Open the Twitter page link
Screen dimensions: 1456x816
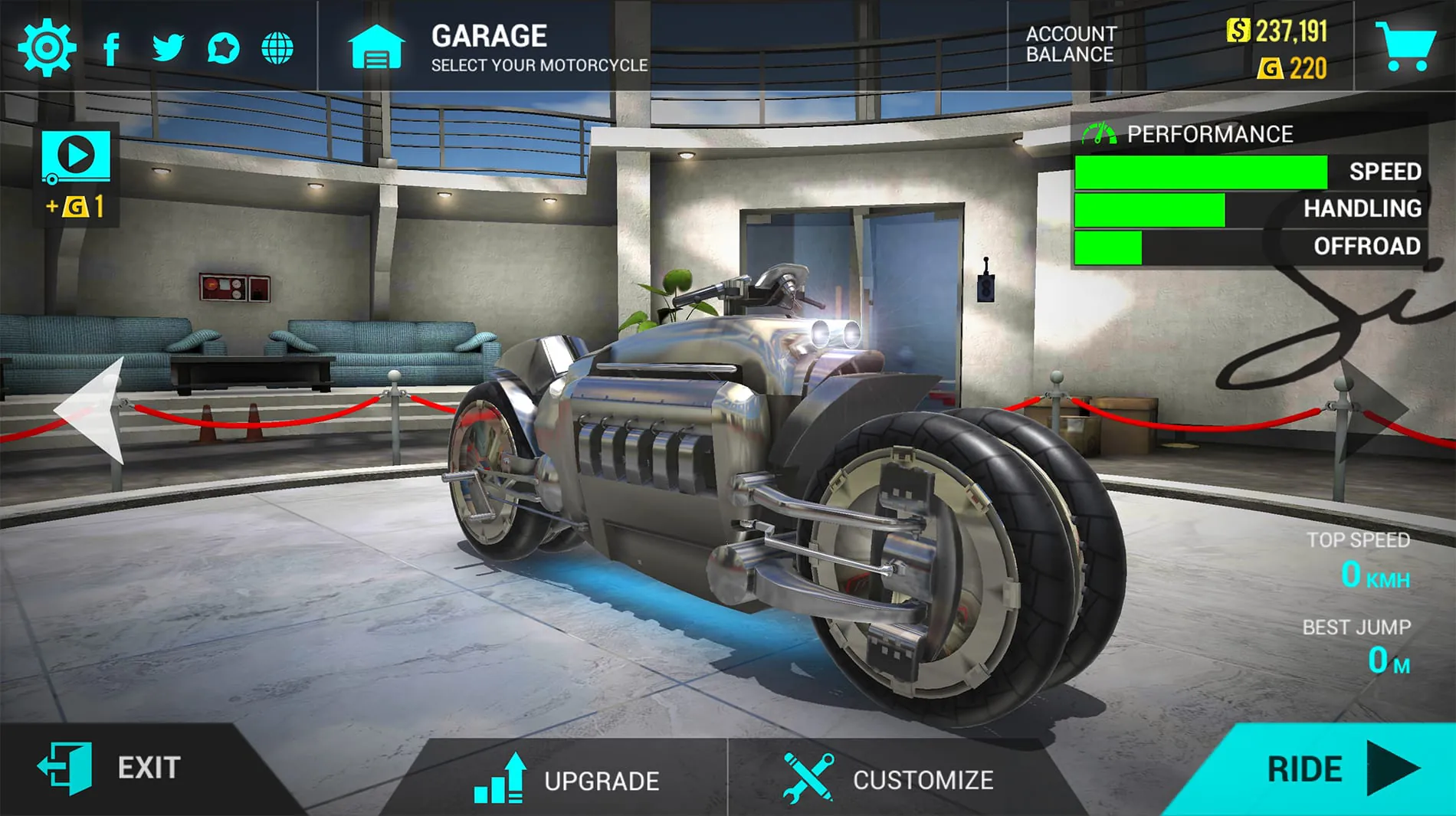coord(167,48)
